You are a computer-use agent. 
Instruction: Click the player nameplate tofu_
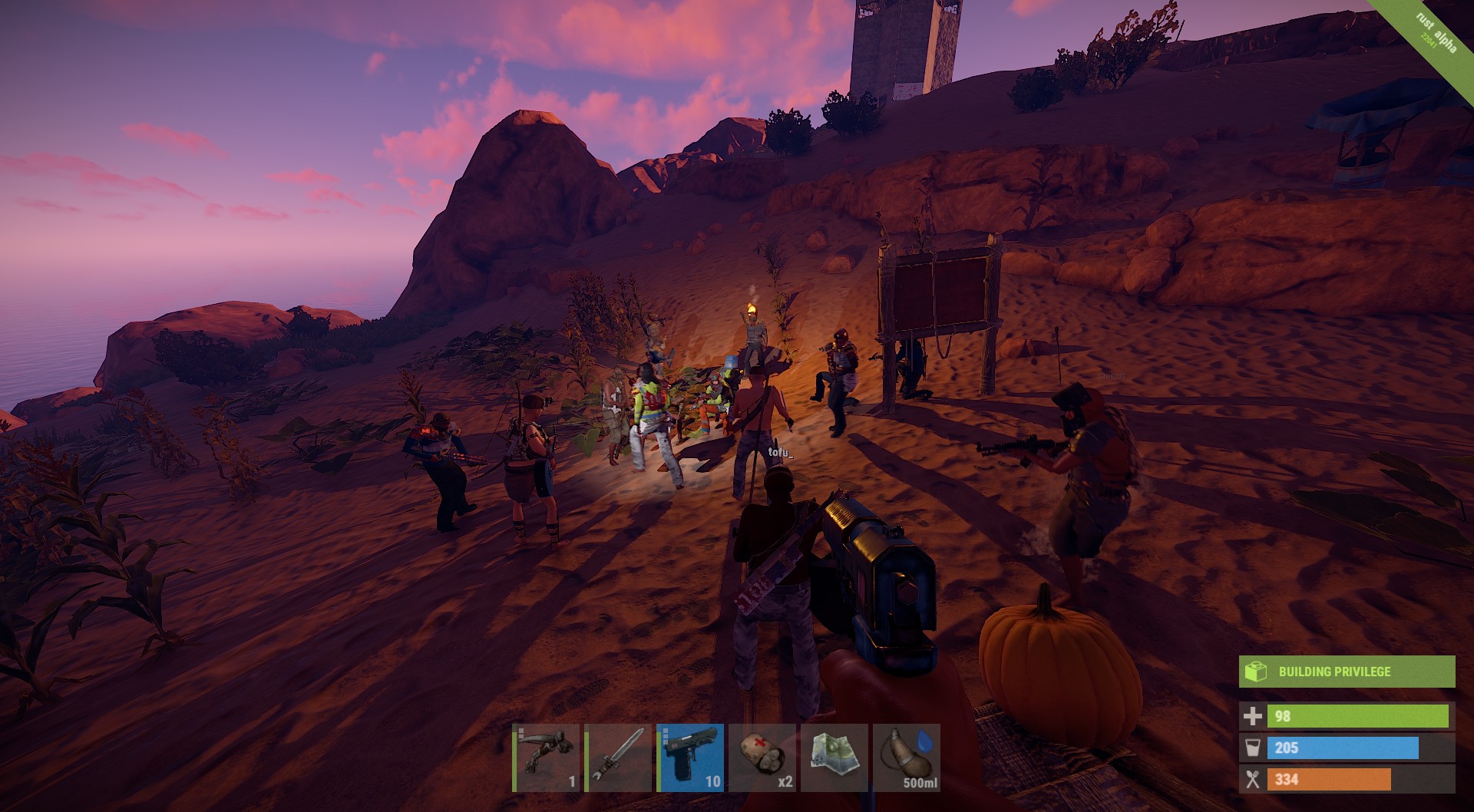point(779,454)
